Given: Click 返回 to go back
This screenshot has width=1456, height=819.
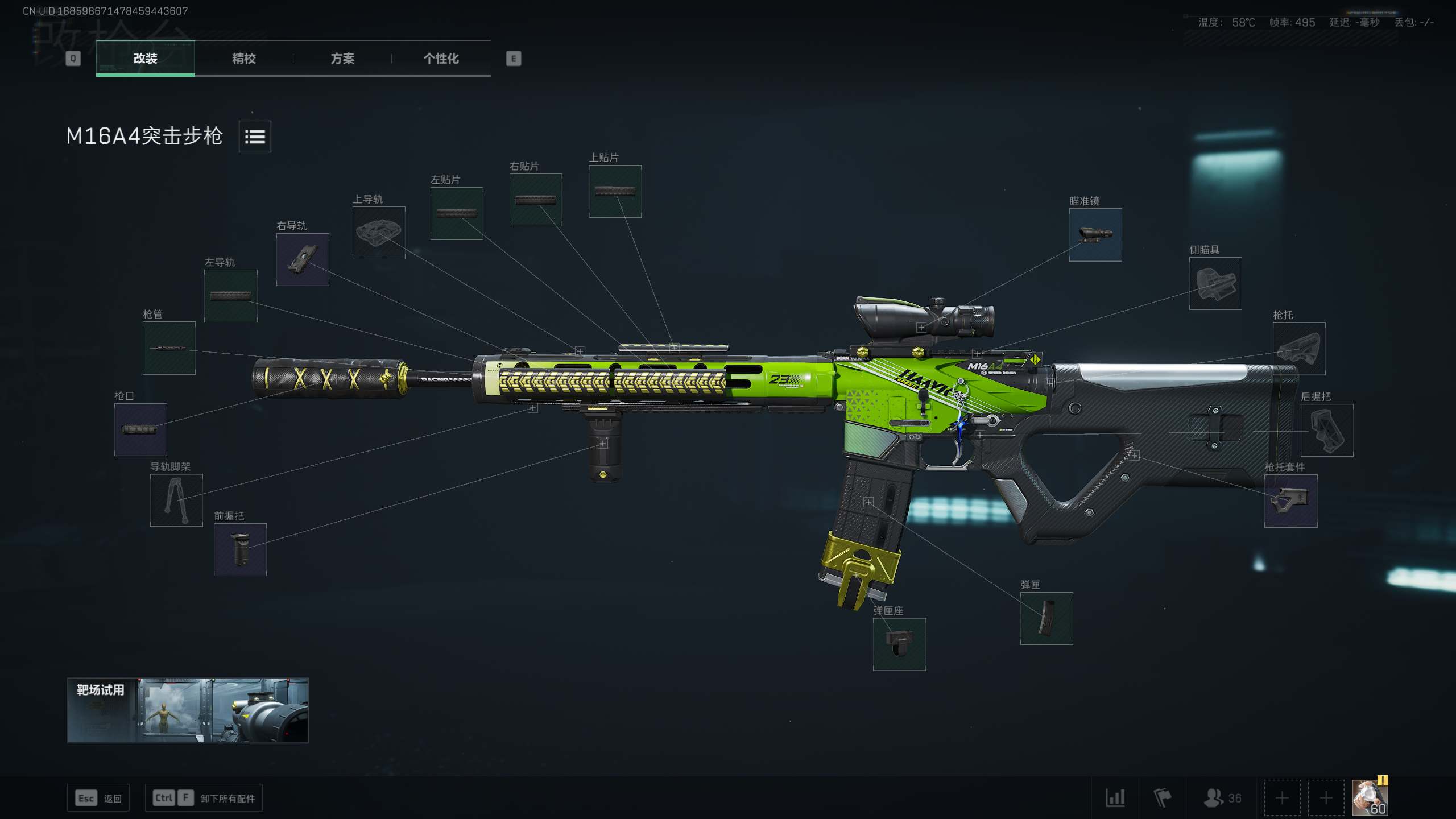Looking at the screenshot, I should click(x=98, y=798).
